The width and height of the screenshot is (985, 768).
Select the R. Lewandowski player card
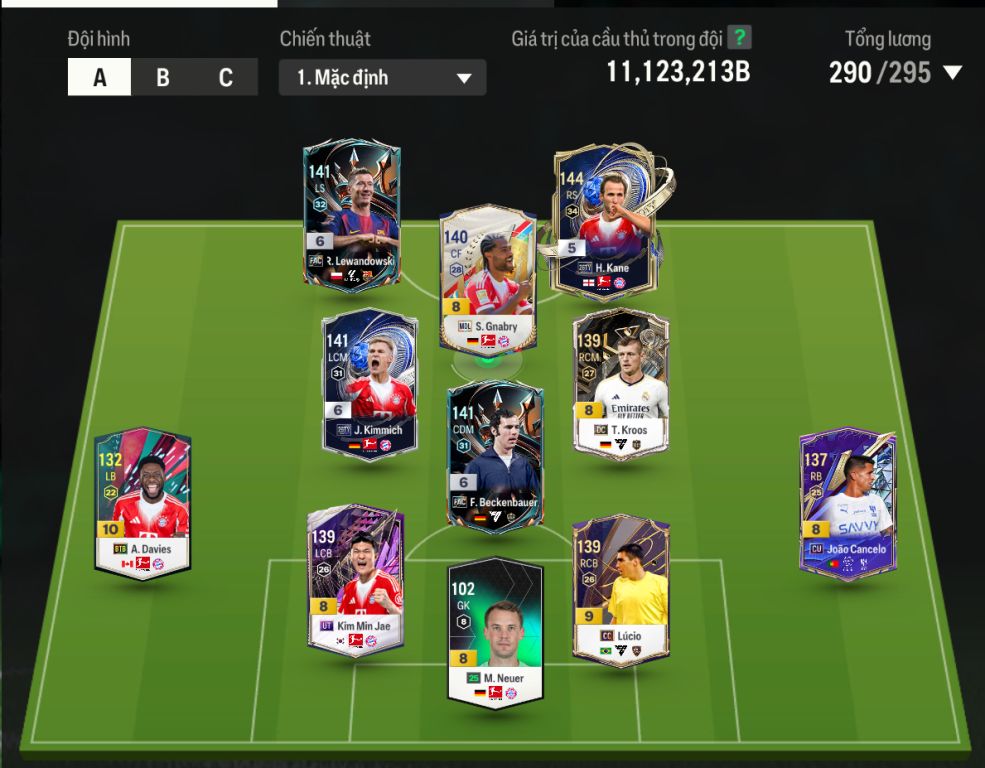click(352, 215)
